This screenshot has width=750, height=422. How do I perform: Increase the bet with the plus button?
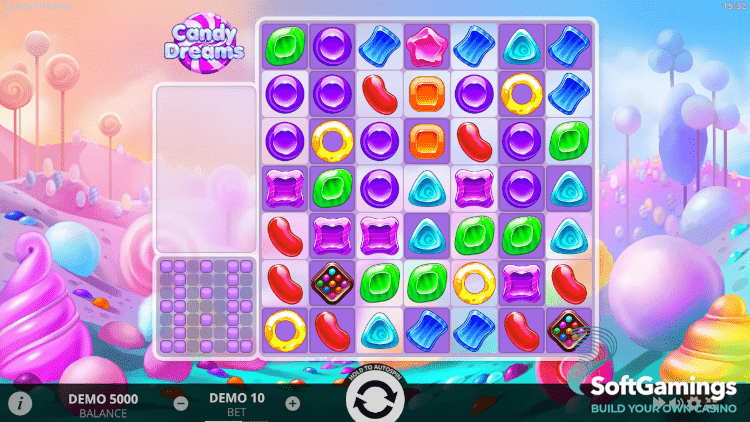pos(292,404)
